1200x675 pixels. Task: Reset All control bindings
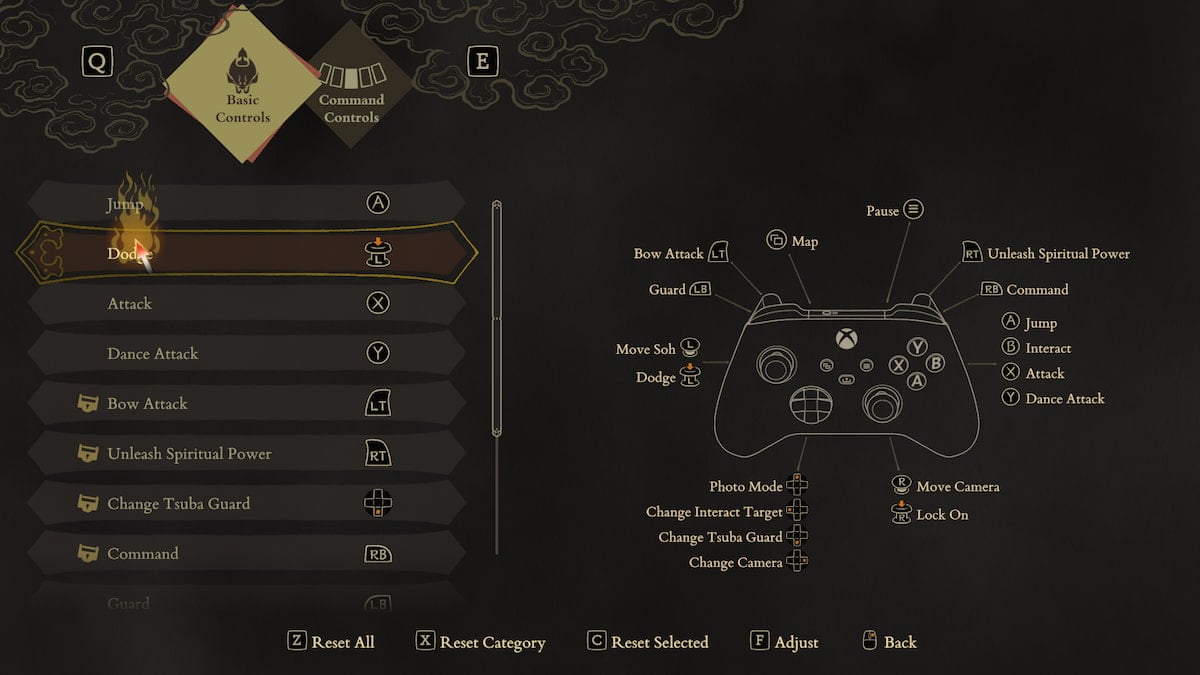point(331,642)
